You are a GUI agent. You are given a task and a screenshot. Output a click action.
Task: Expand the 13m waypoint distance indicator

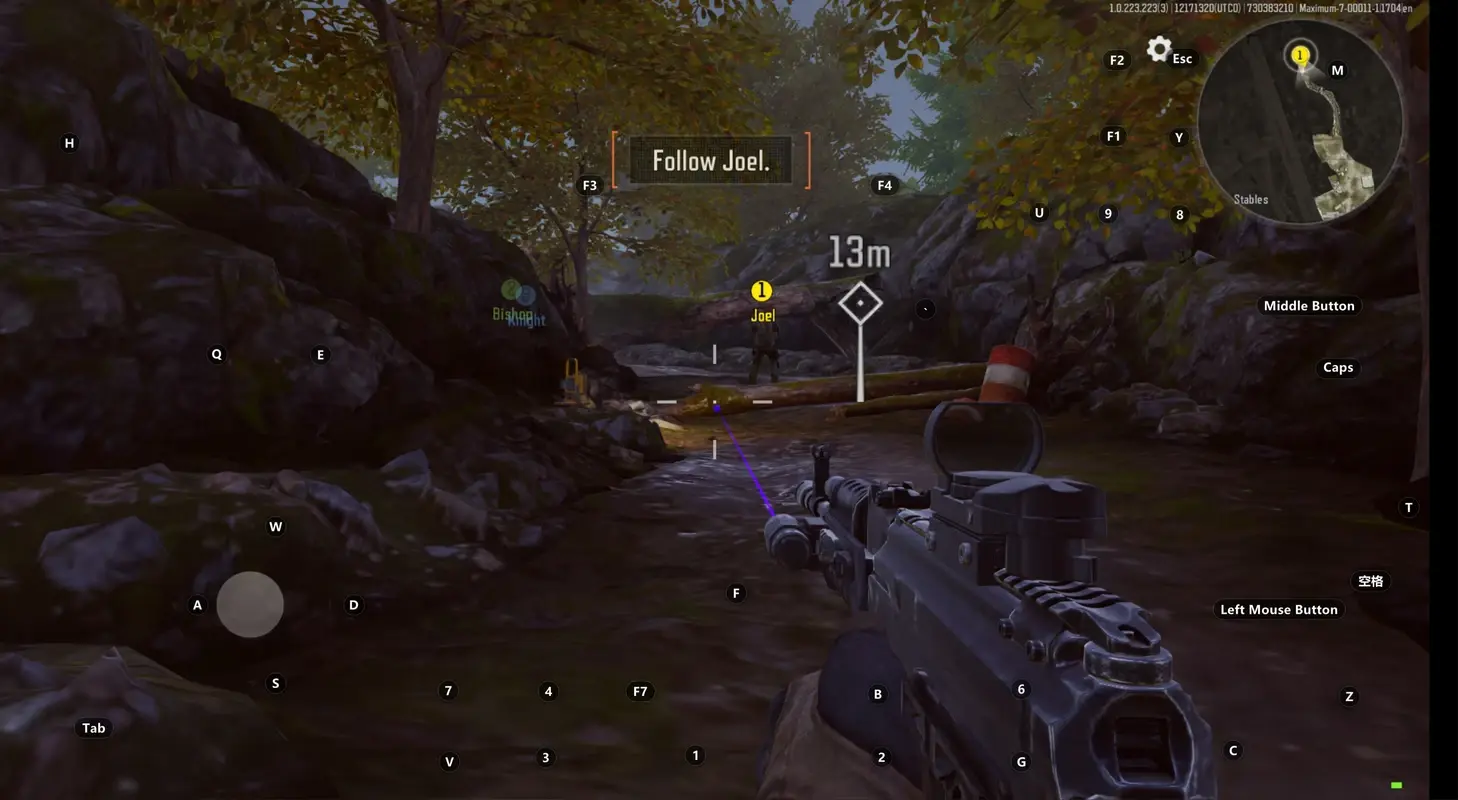point(858,253)
